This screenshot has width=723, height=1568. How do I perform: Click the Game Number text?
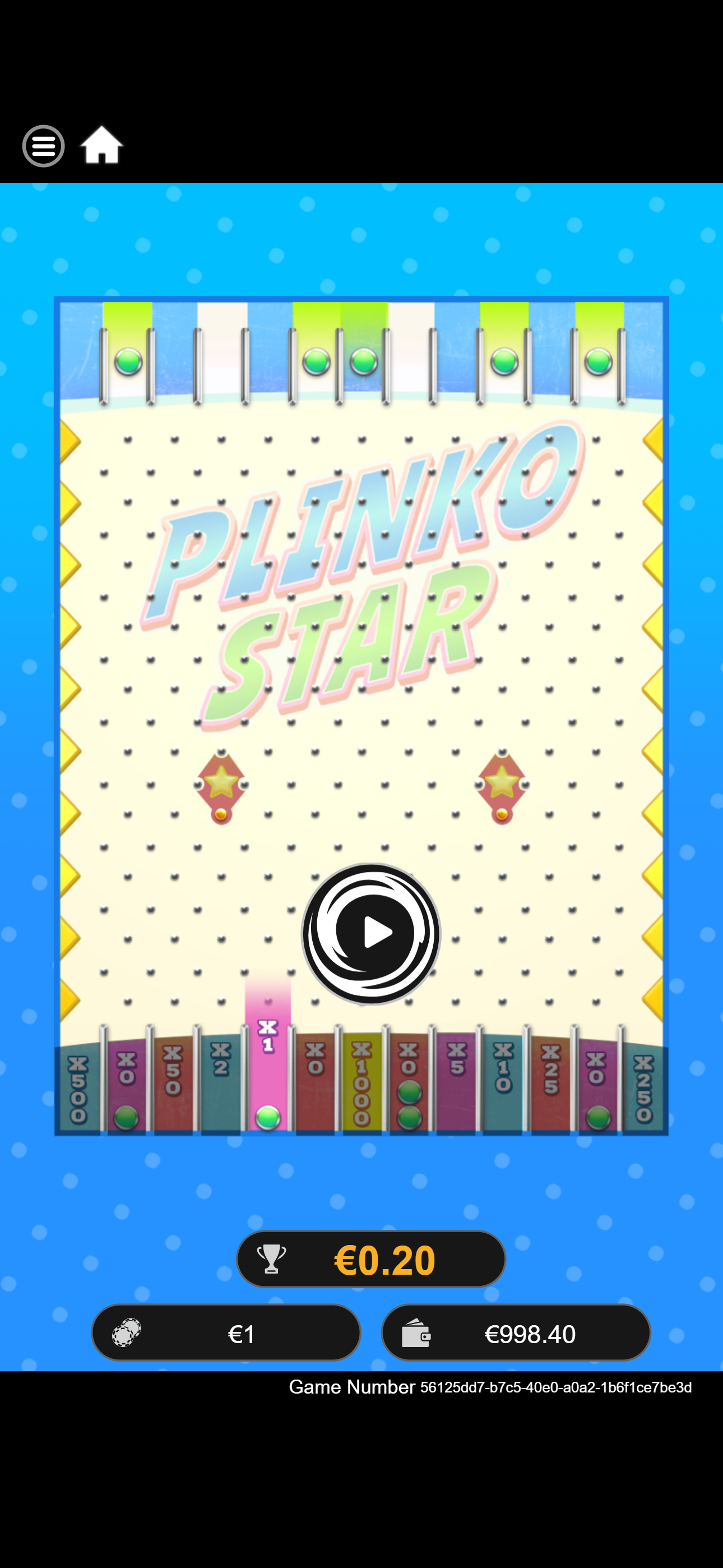pos(353,1389)
